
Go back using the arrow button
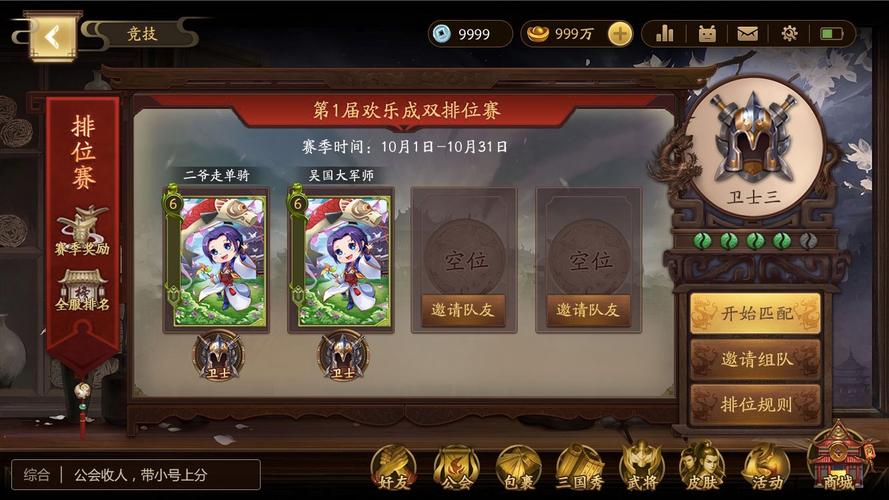click(x=54, y=38)
